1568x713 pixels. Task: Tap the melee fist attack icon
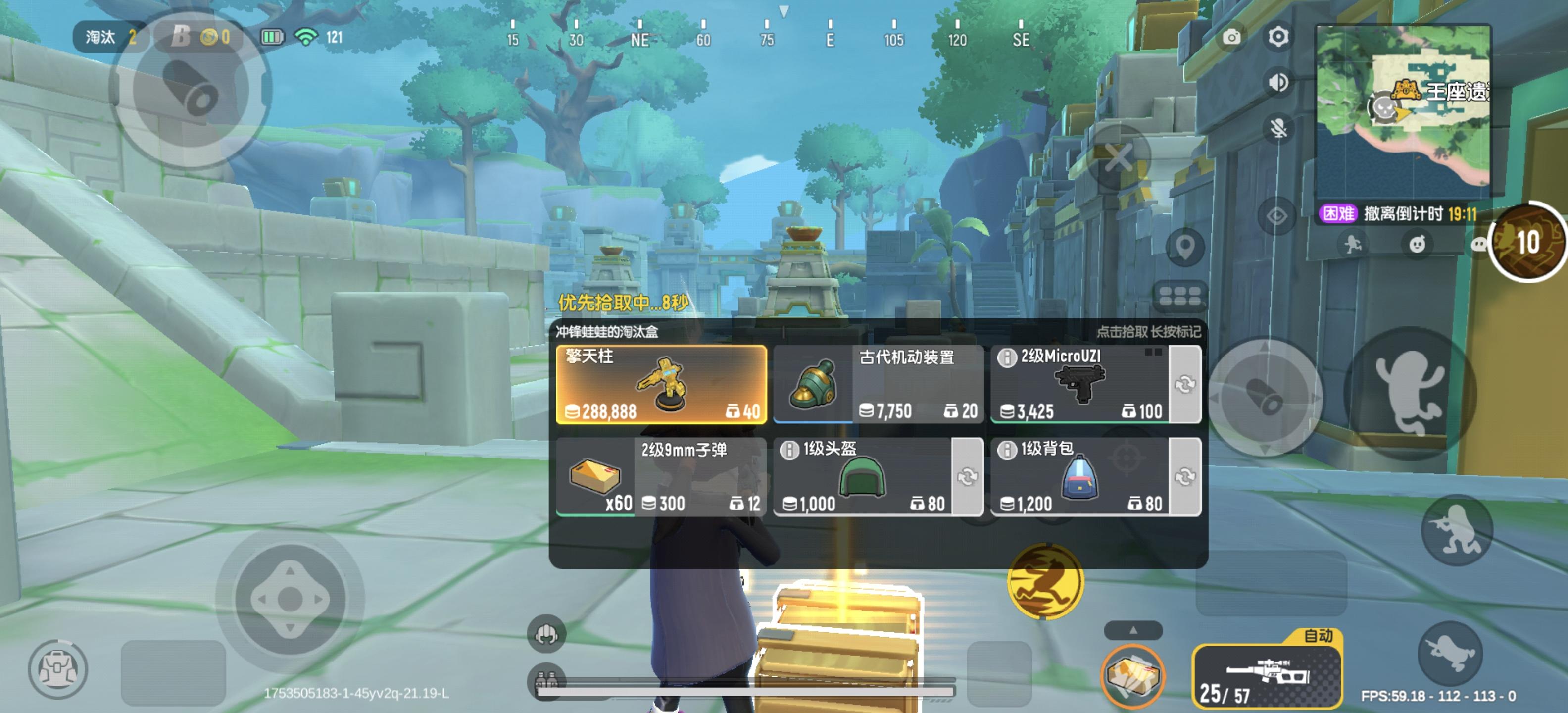546,634
